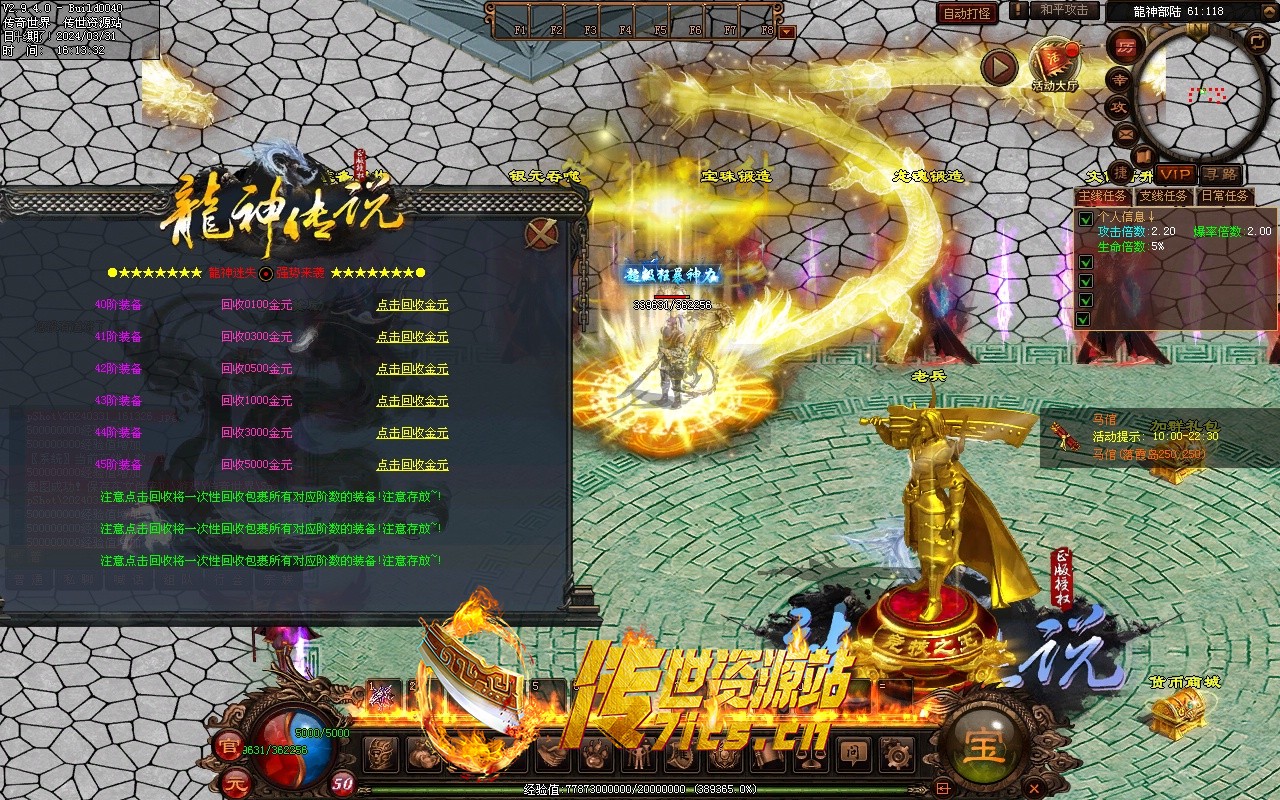Choose 点击回收金元 on the 45阶装备 row
The image size is (1280, 800).
[412, 465]
